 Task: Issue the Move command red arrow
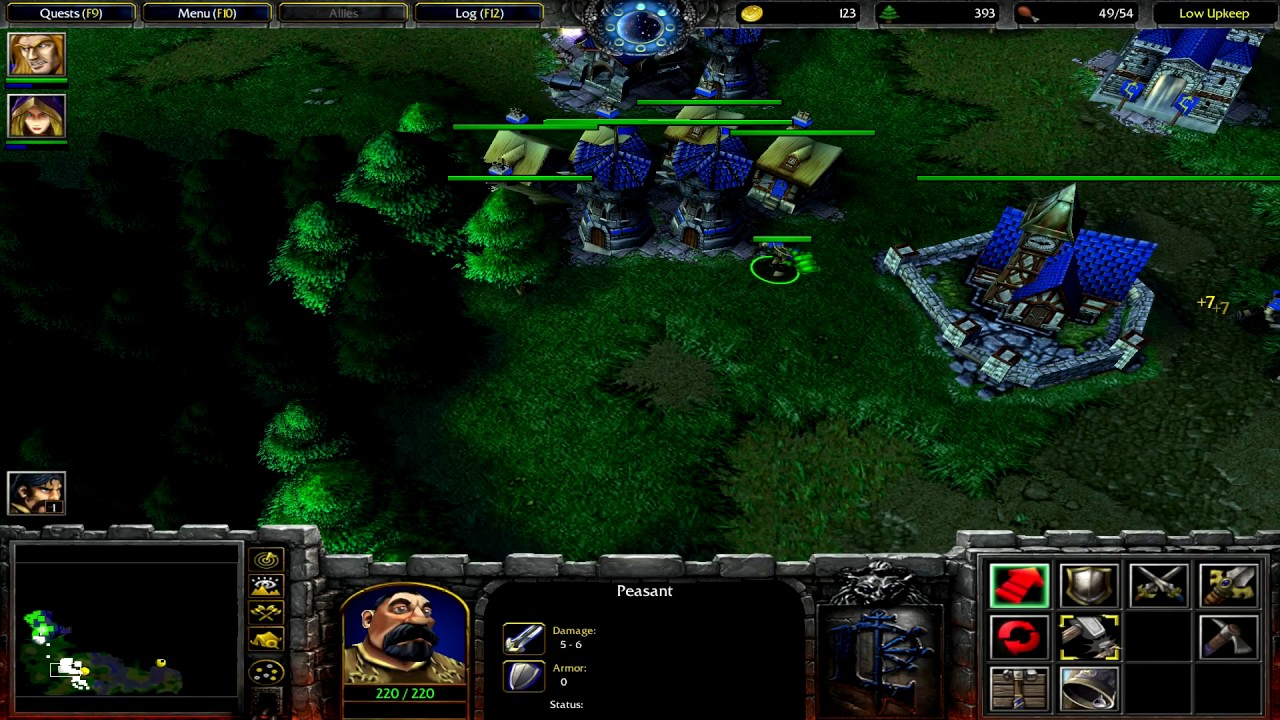1019,586
